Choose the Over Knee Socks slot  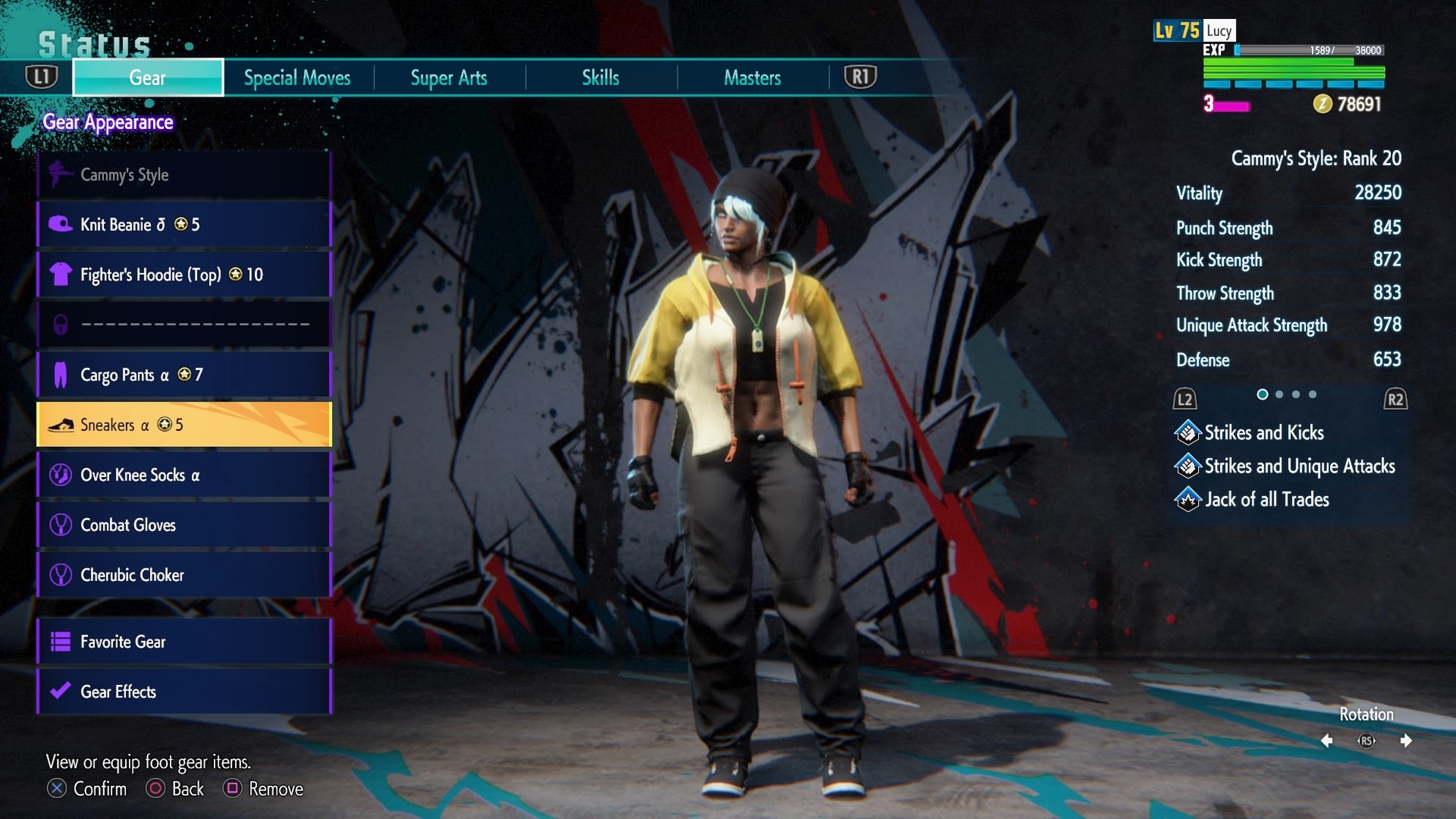185,475
